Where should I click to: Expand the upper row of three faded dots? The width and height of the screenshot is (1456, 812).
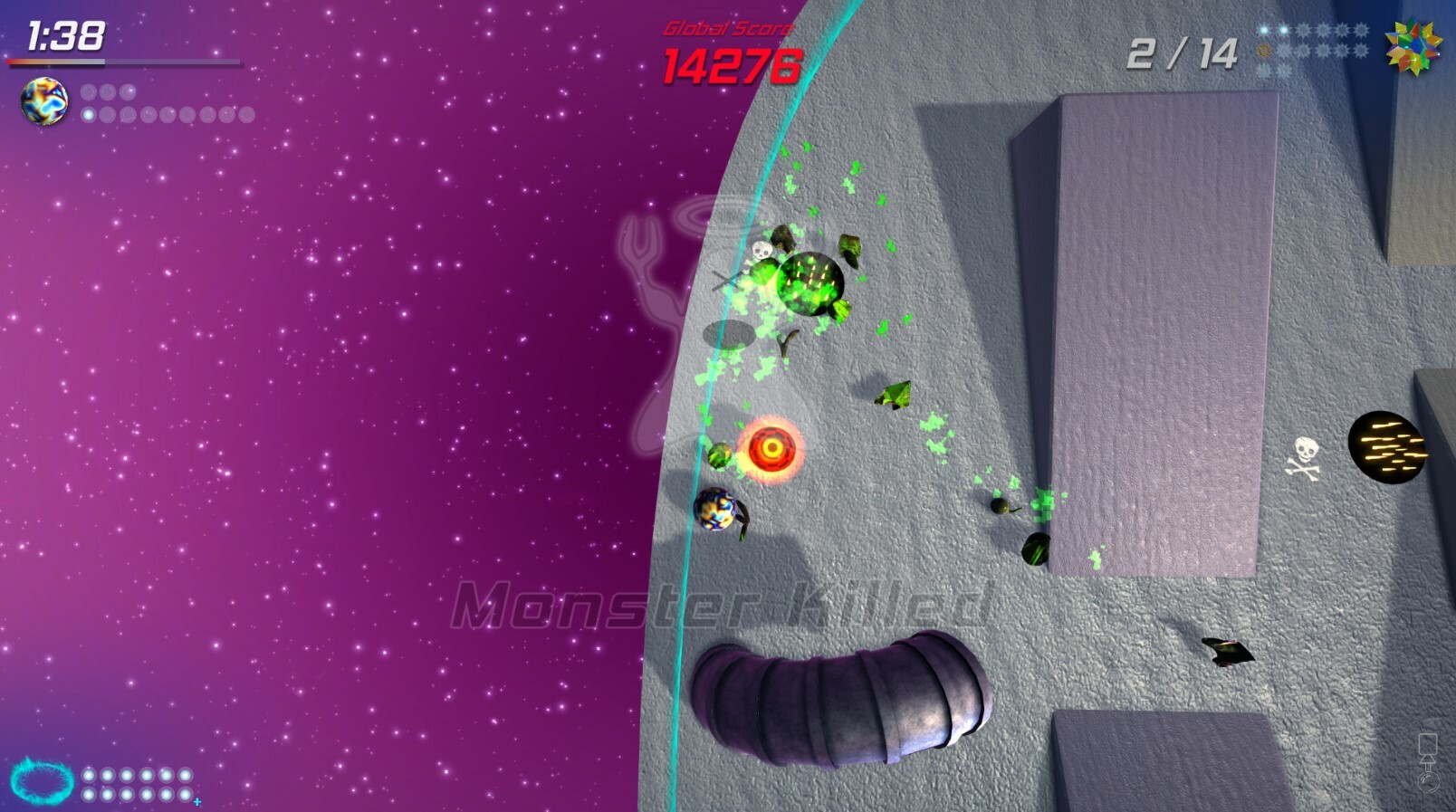click(x=107, y=91)
